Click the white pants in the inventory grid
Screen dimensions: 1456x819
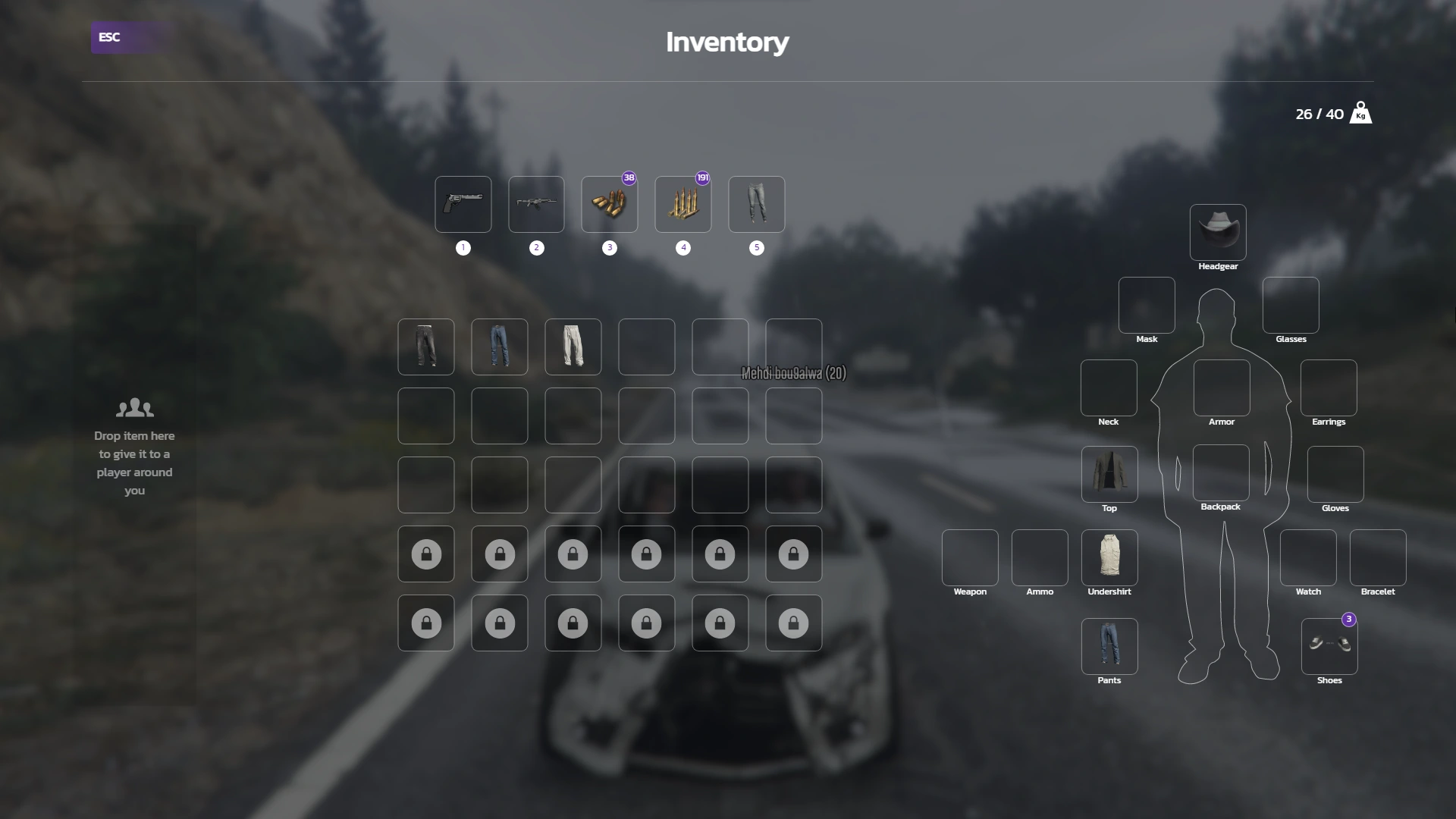click(x=573, y=347)
